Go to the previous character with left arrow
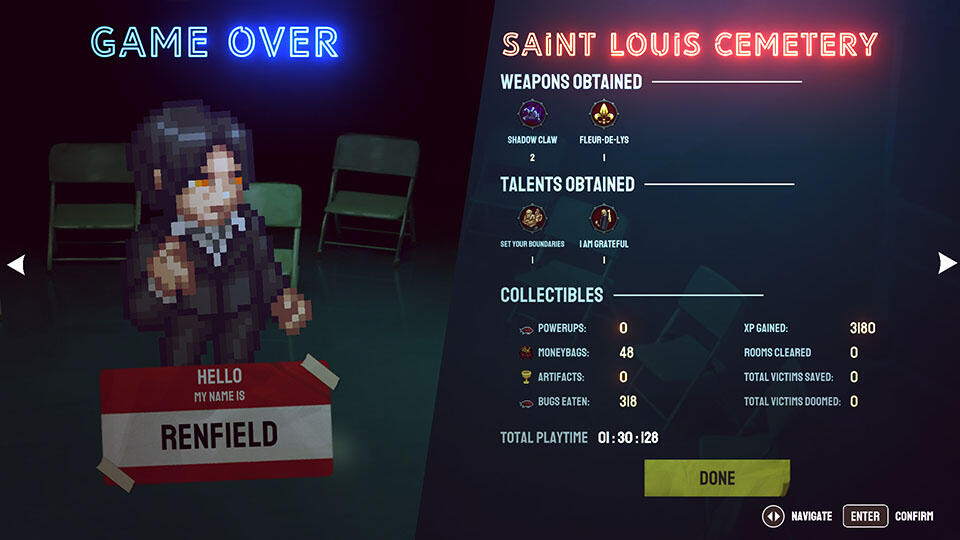 (16, 264)
